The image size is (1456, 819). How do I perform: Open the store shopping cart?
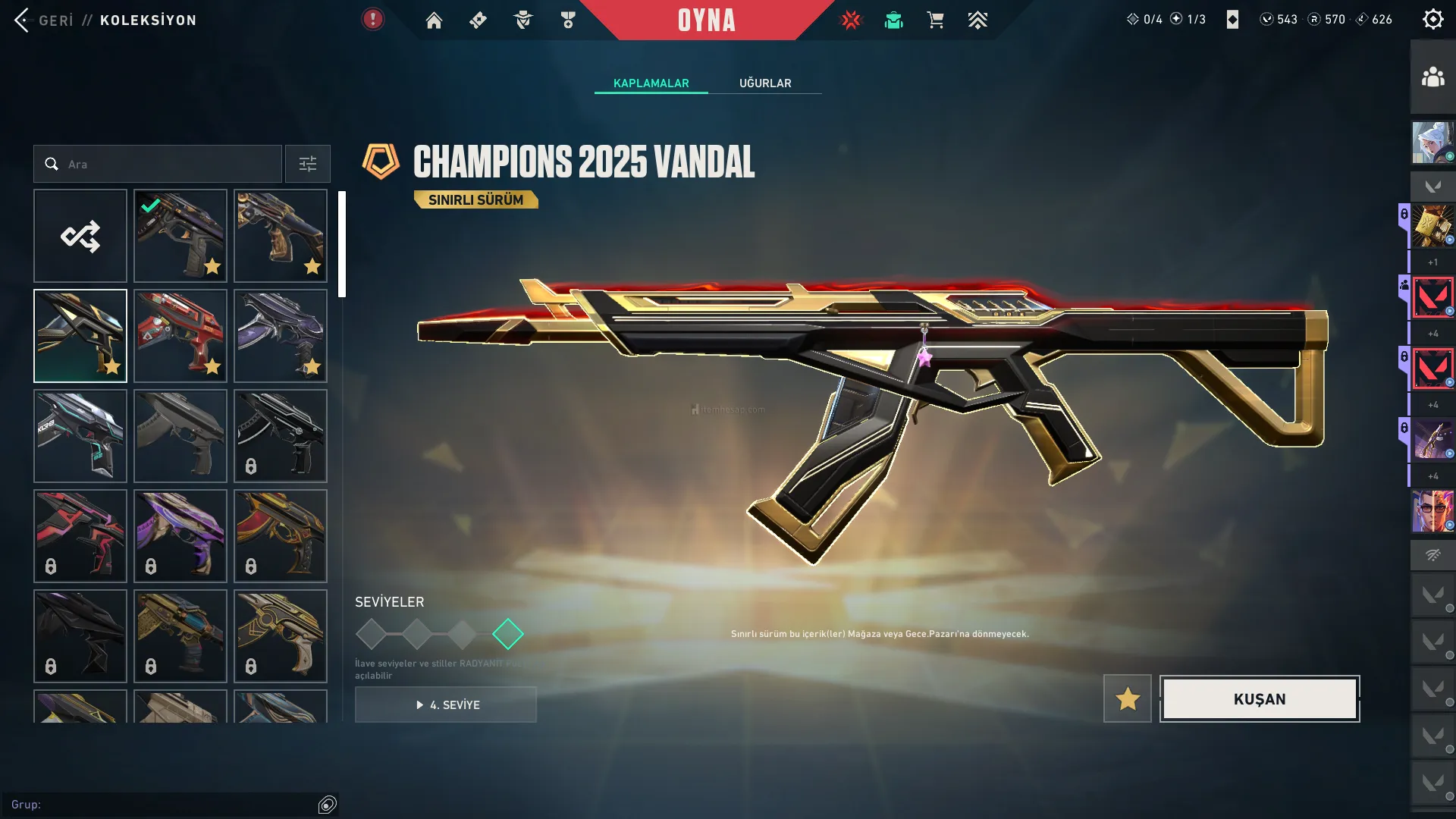tap(936, 20)
